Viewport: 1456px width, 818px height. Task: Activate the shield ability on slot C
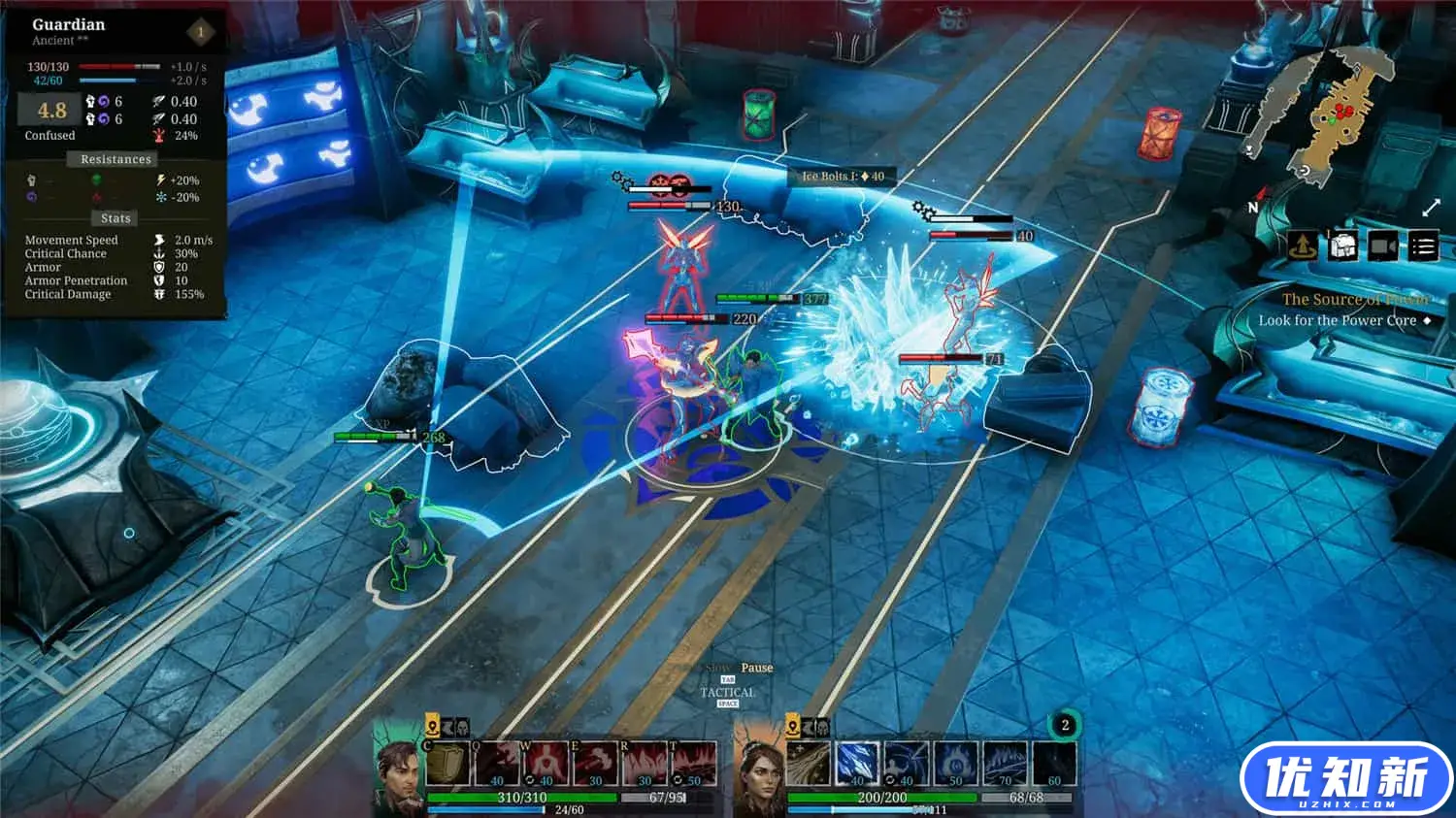447,764
